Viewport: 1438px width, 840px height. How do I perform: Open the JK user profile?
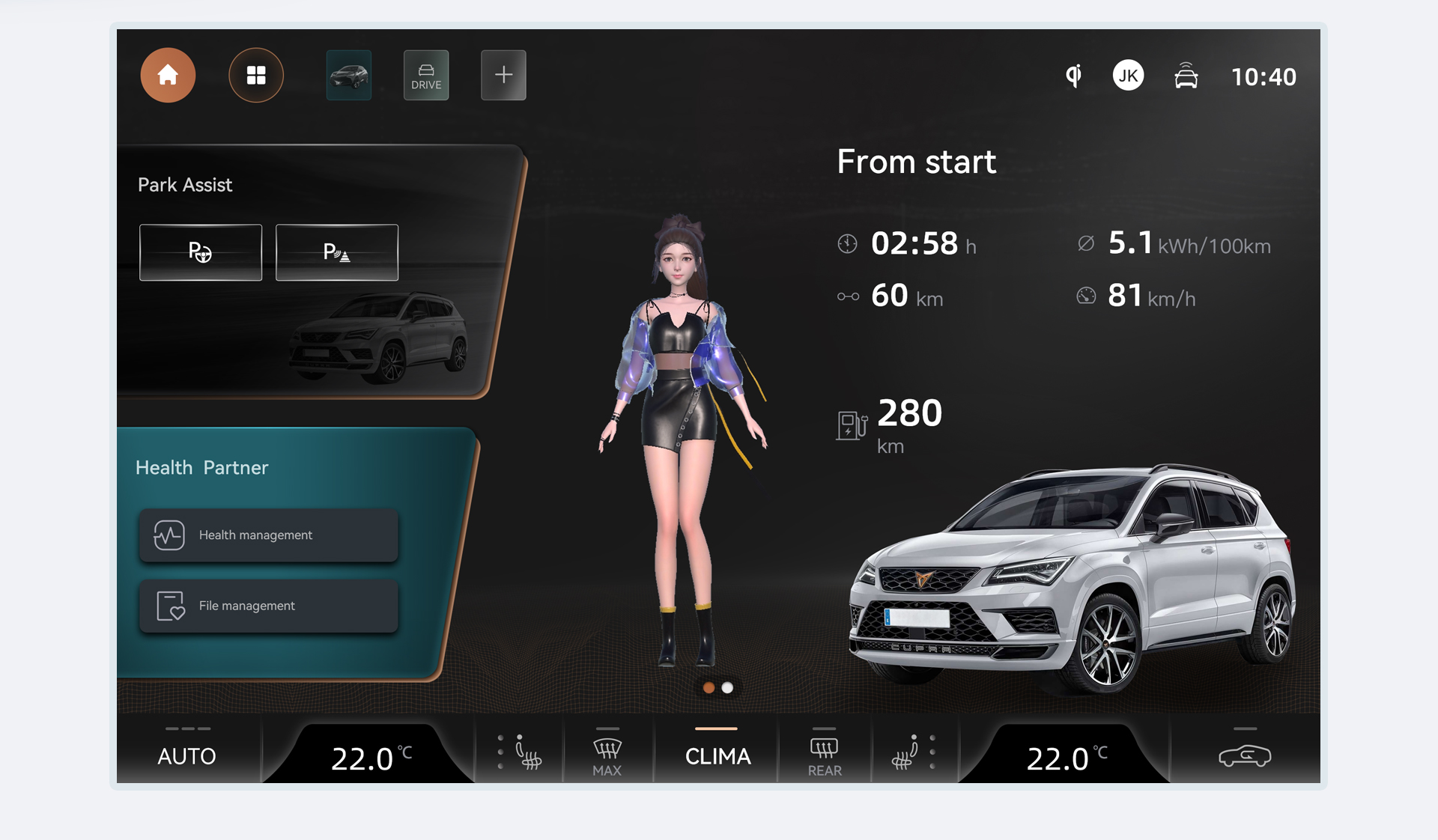(1128, 76)
